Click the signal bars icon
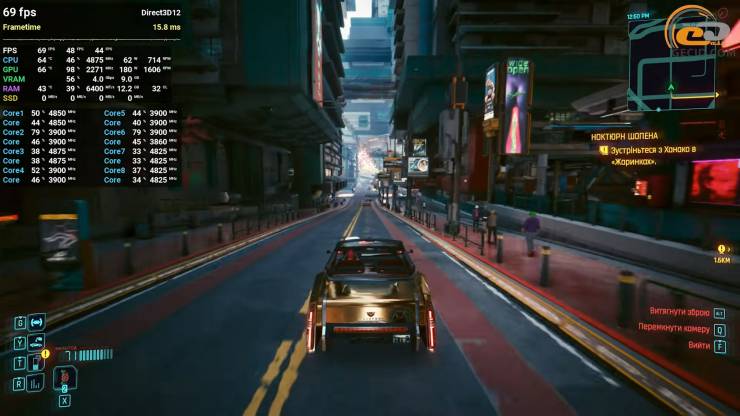This screenshot has height=416, width=740. (37, 382)
